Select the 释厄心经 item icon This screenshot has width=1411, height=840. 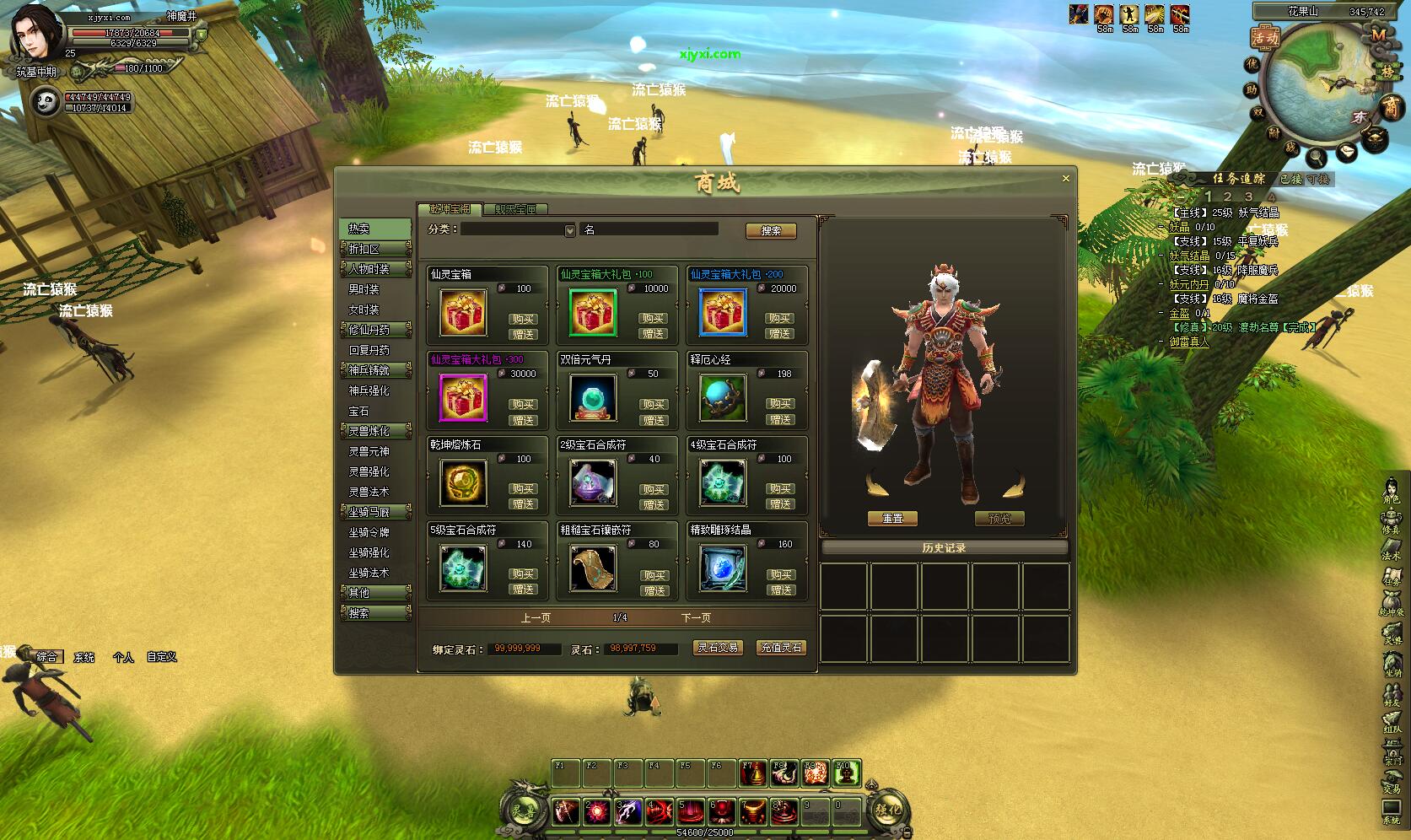[723, 397]
